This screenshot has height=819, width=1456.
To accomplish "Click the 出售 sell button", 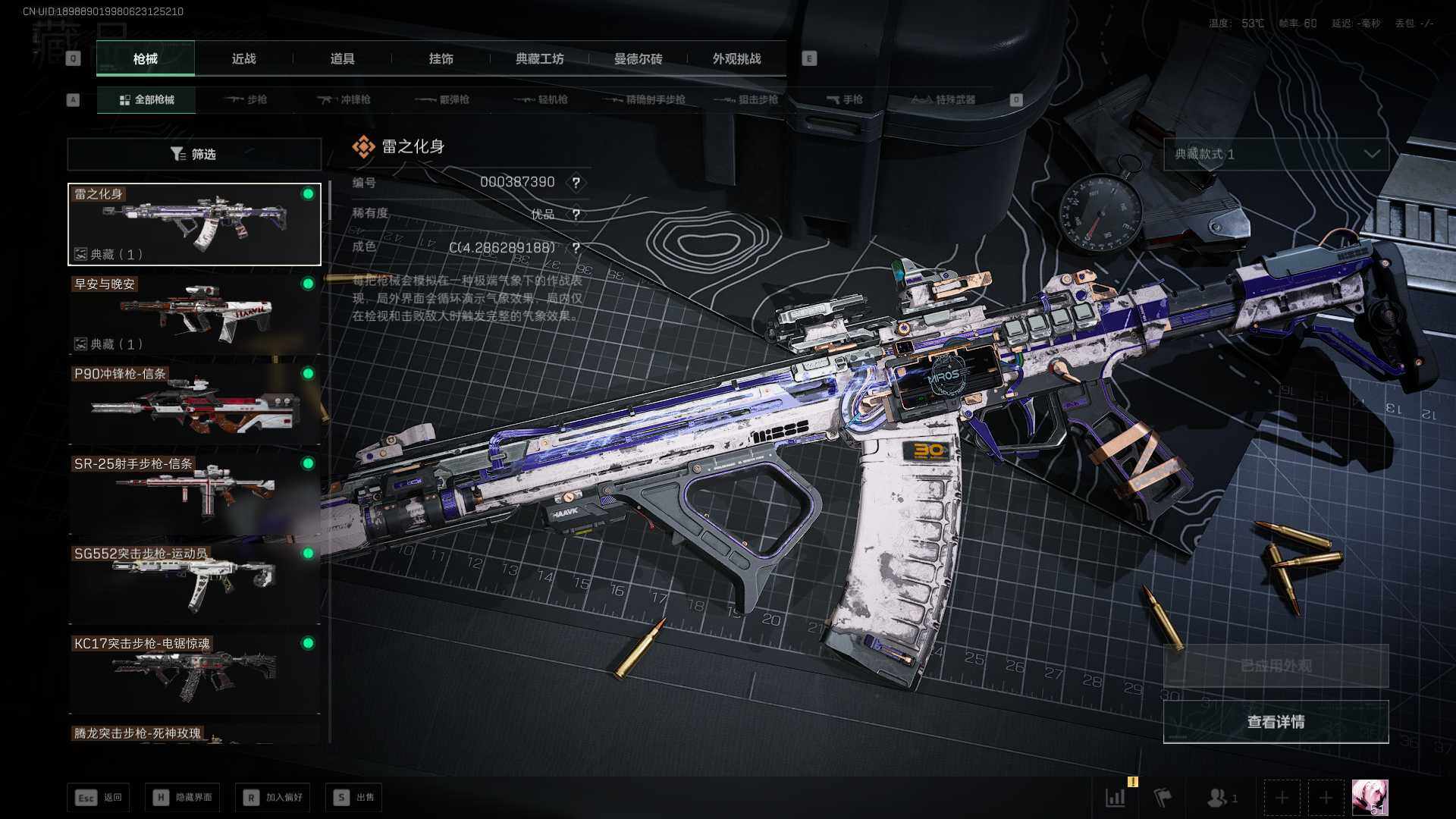I will (x=354, y=798).
